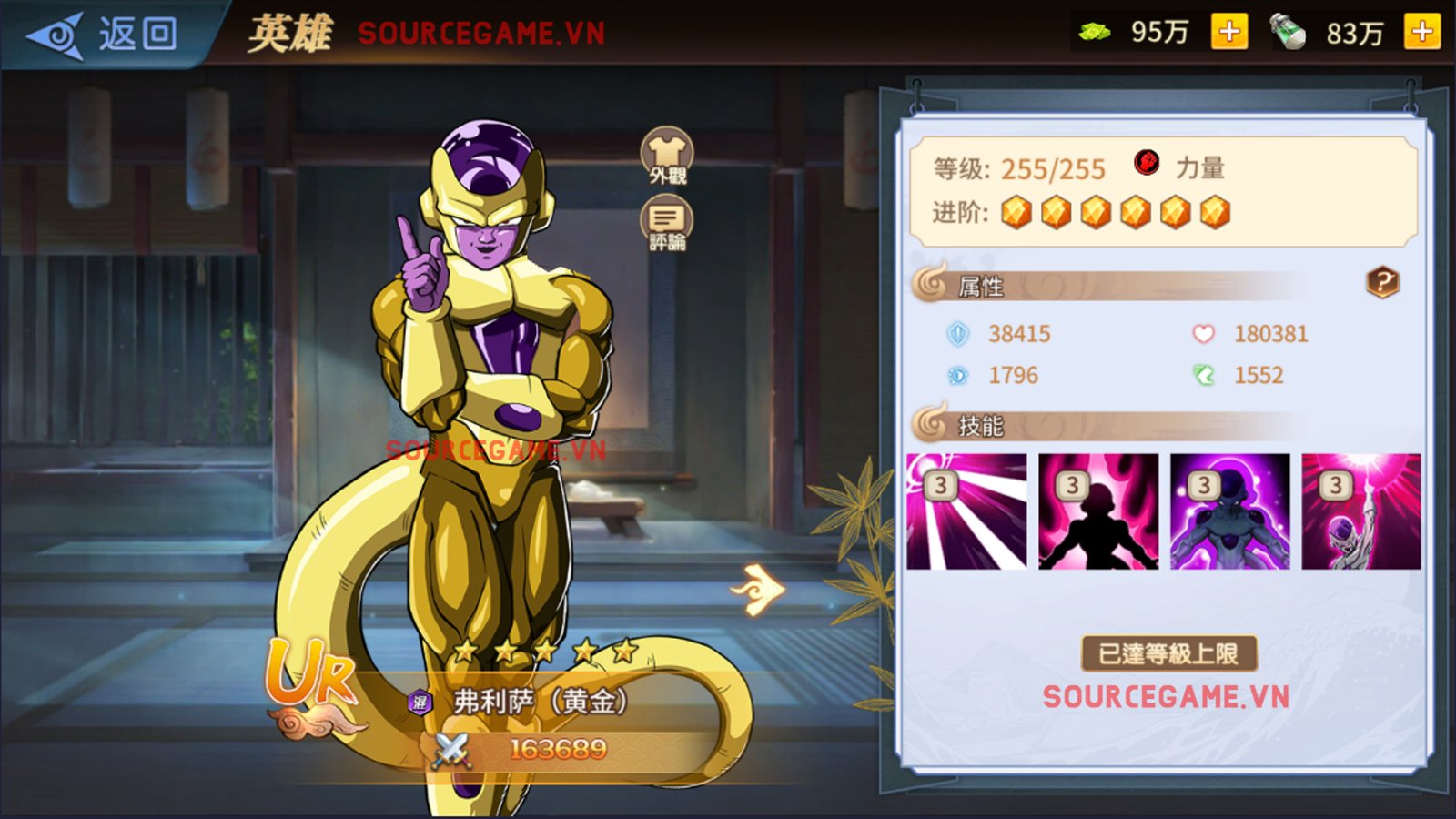Select the raised finger energy ball skill
The width and height of the screenshot is (1456, 819).
(x=1360, y=511)
